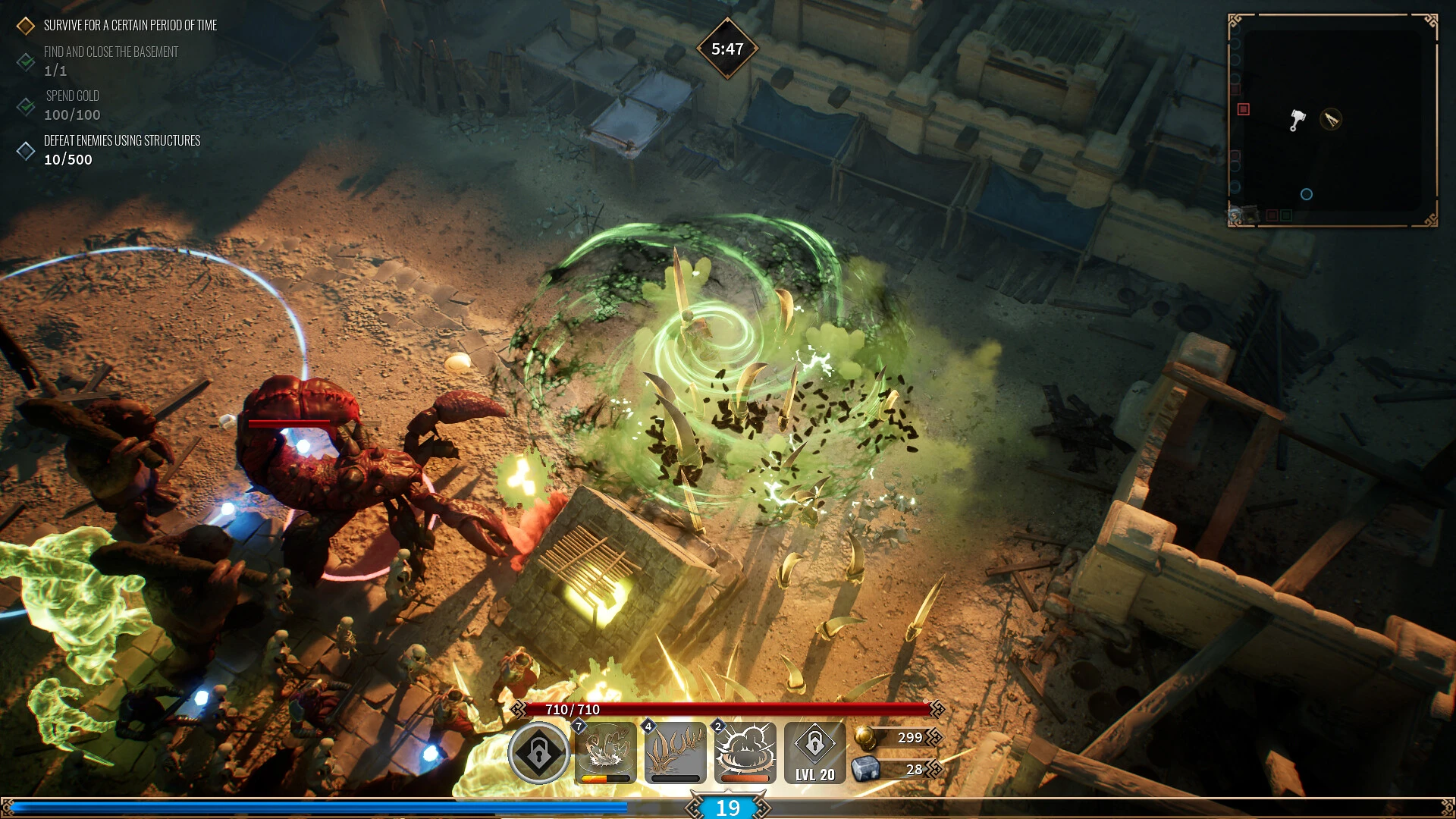This screenshot has height=819, width=1456.
Task: Select the spike trap ability with charge count 7
Action: [607, 752]
